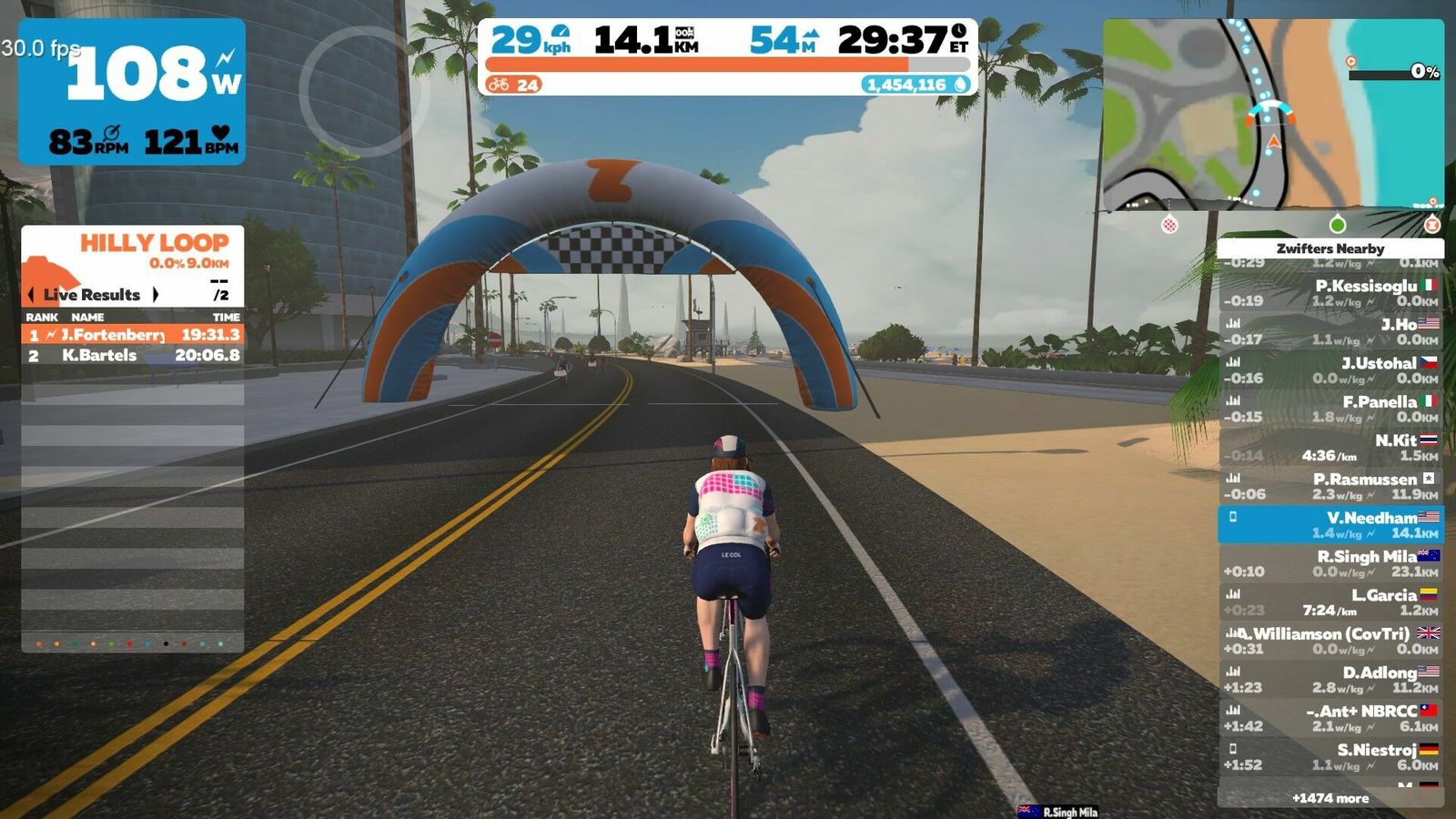Choose A.Williamson (CovTri) in nearby list
Screen dimensions: 1456x819
click(x=1330, y=641)
